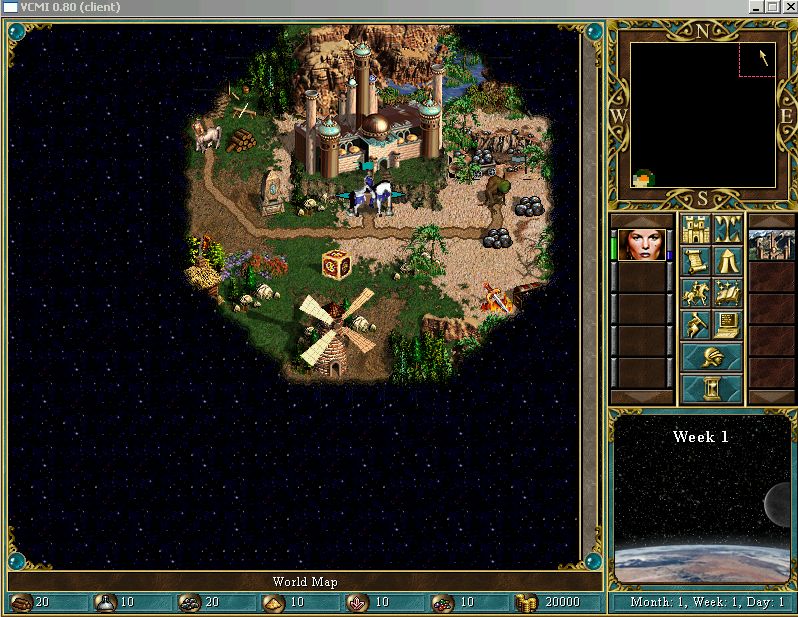
Task: Open the spellbook to cast a spell
Action: pos(727,293)
